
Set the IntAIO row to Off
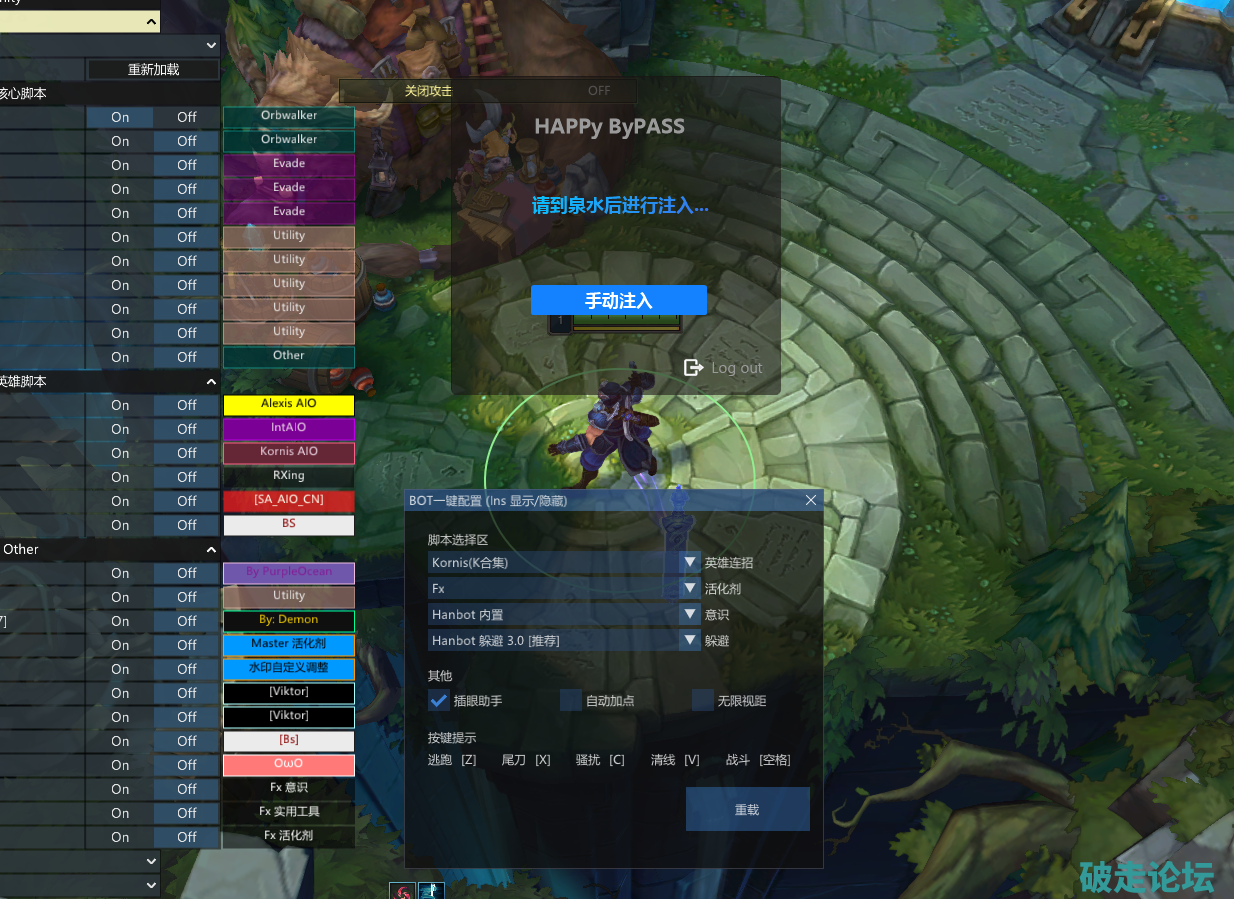click(x=187, y=429)
